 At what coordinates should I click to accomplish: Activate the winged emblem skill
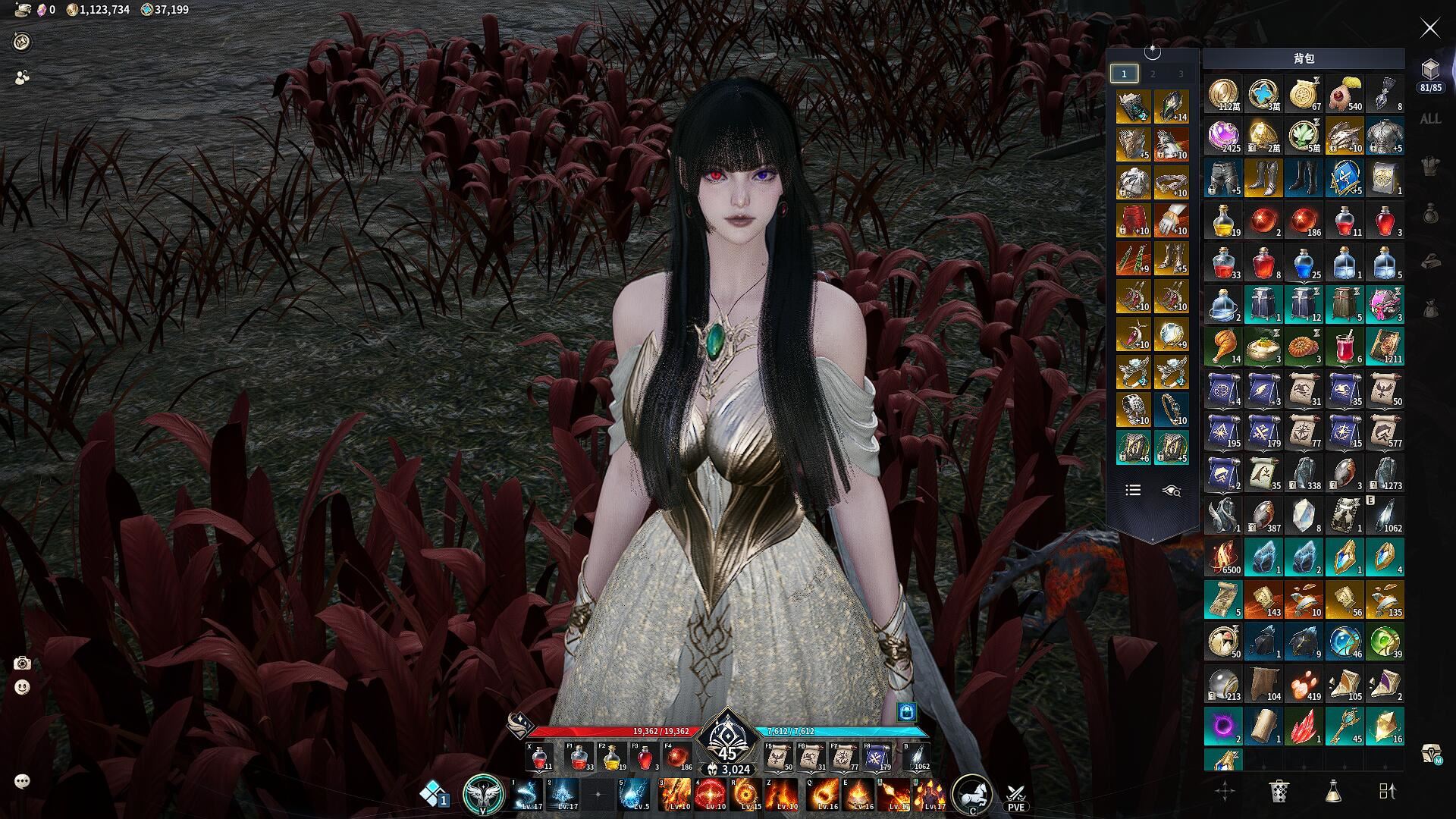(x=483, y=794)
